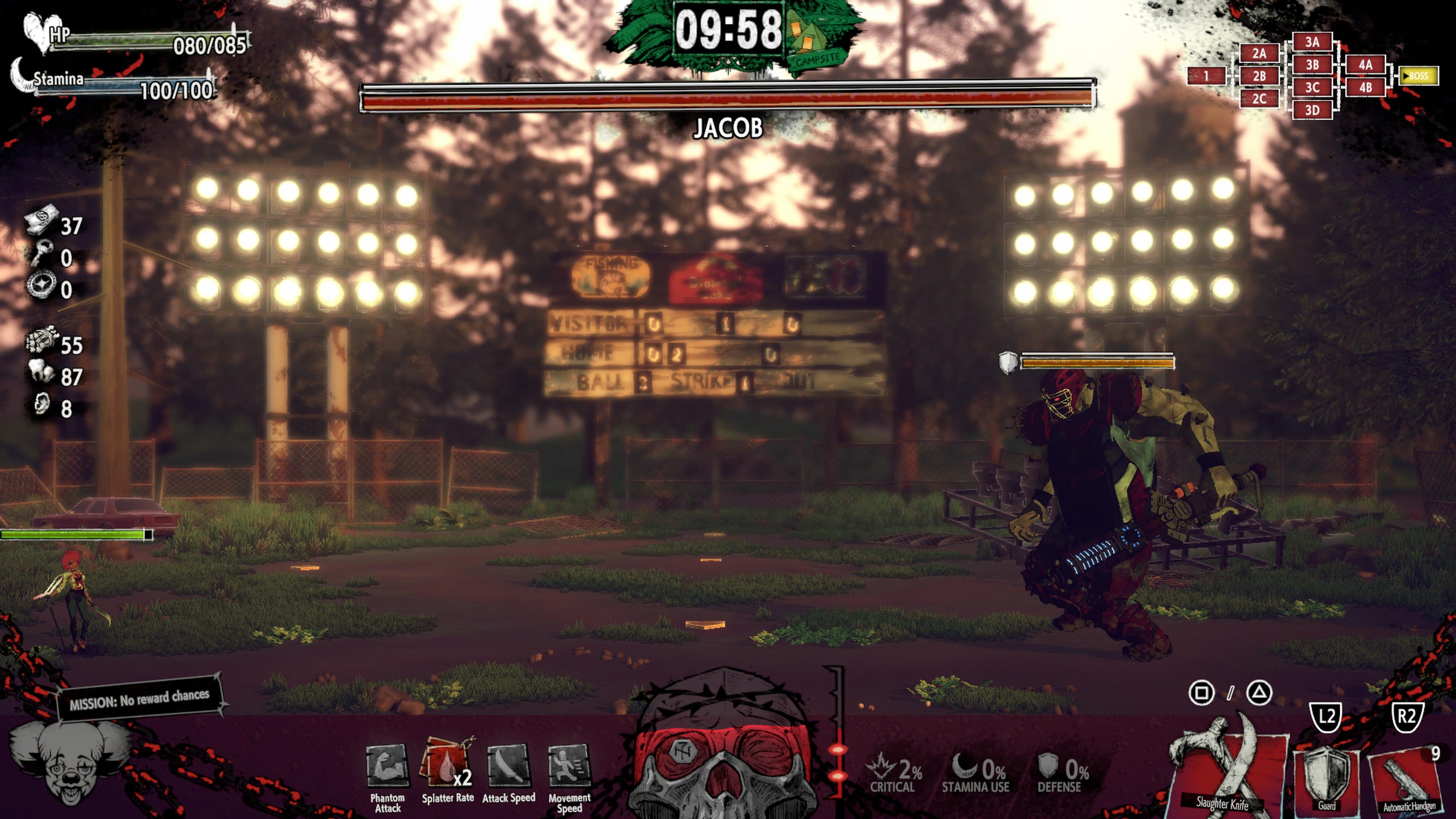Select stage node 1 on the map
The height and width of the screenshot is (819, 1456).
[x=1206, y=76]
